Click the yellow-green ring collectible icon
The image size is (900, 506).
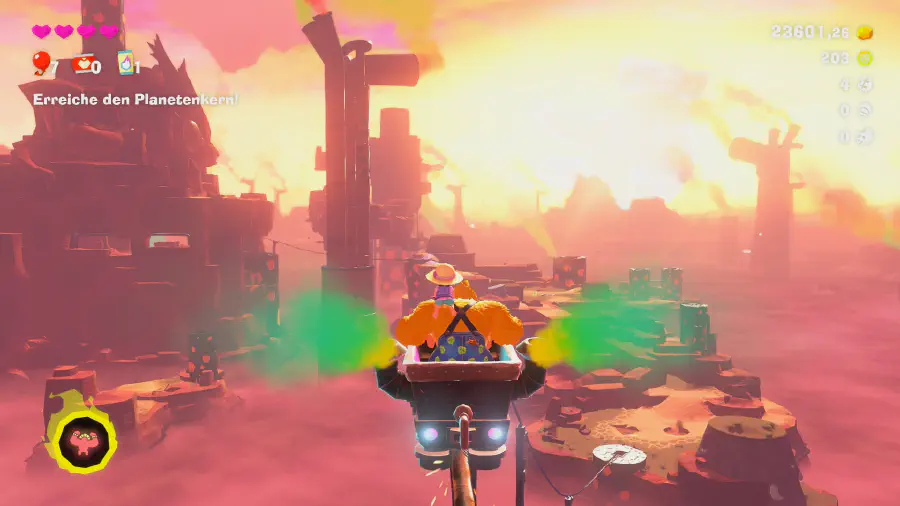865,58
